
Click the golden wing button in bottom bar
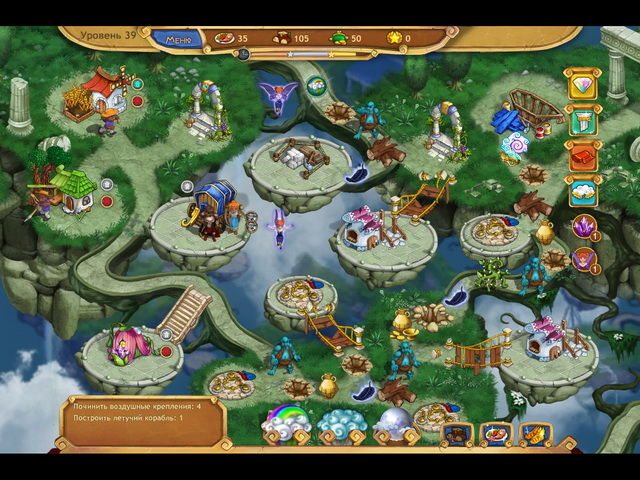coord(534,434)
